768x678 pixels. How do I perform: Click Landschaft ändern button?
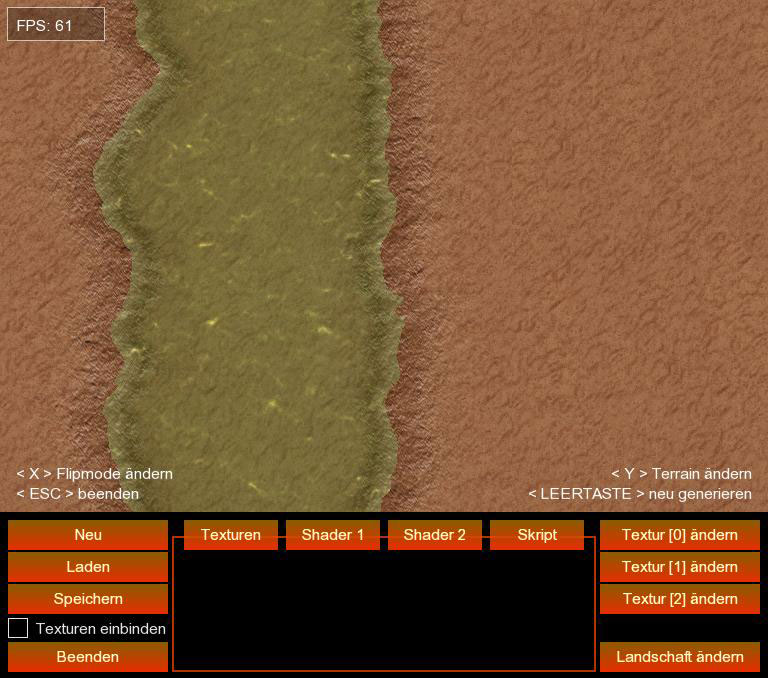tap(680, 657)
